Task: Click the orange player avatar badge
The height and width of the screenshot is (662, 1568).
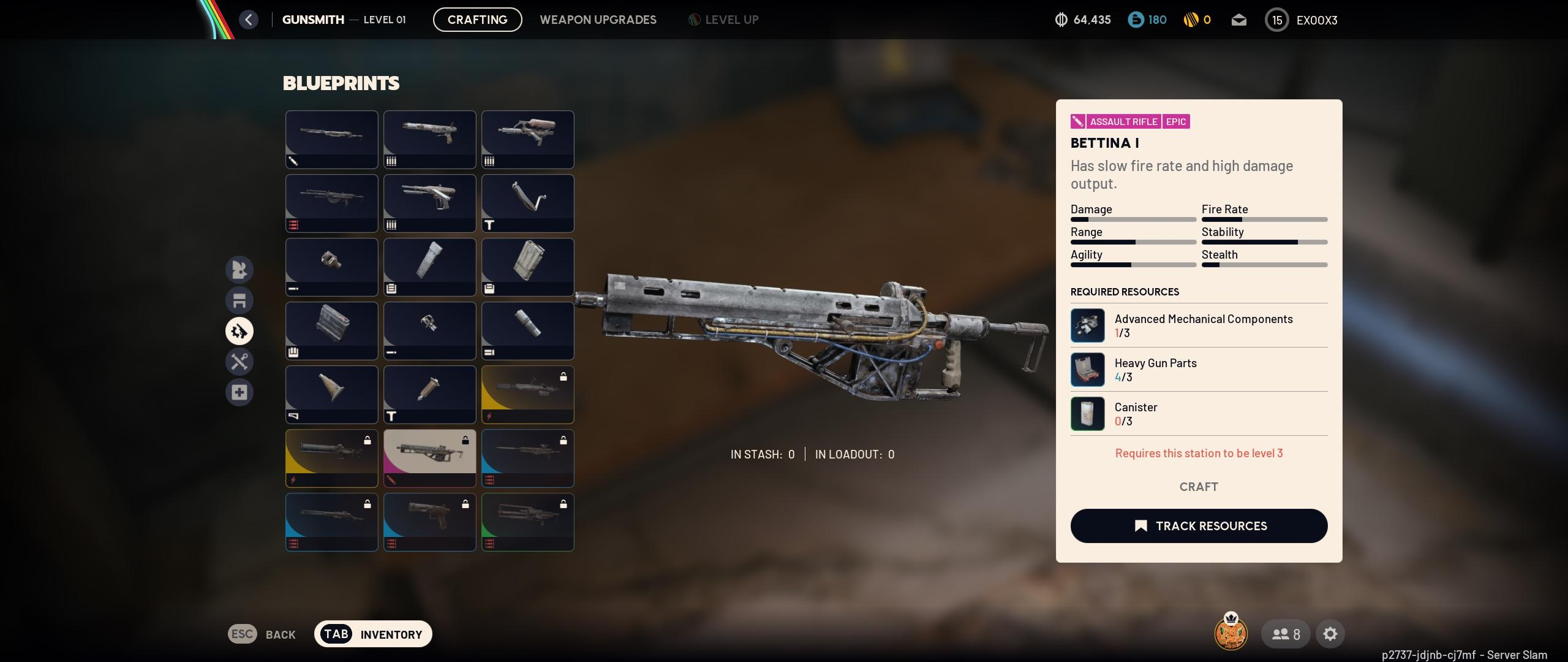Action: (1231, 633)
